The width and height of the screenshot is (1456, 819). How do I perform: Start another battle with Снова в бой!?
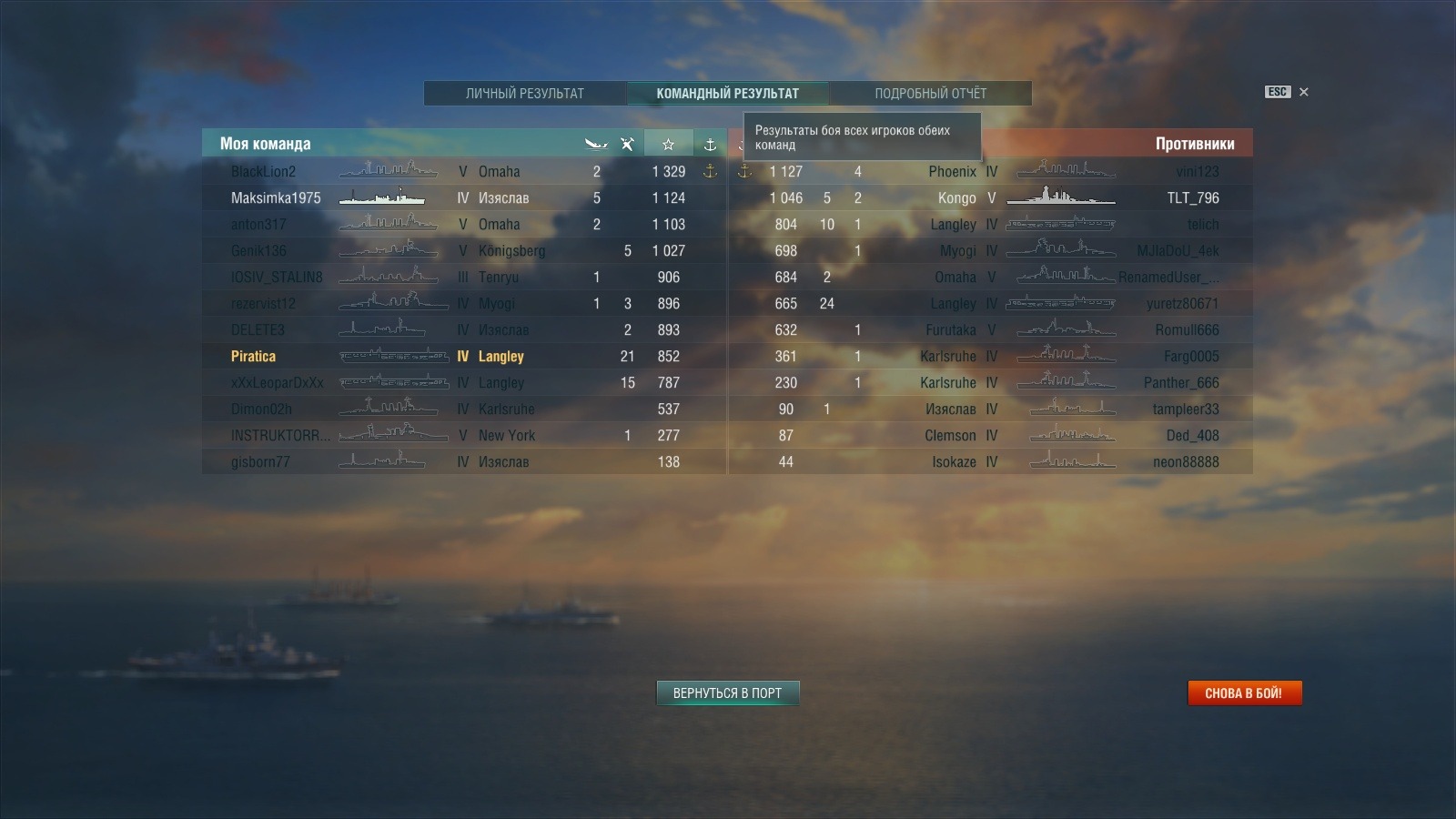pos(1244,693)
